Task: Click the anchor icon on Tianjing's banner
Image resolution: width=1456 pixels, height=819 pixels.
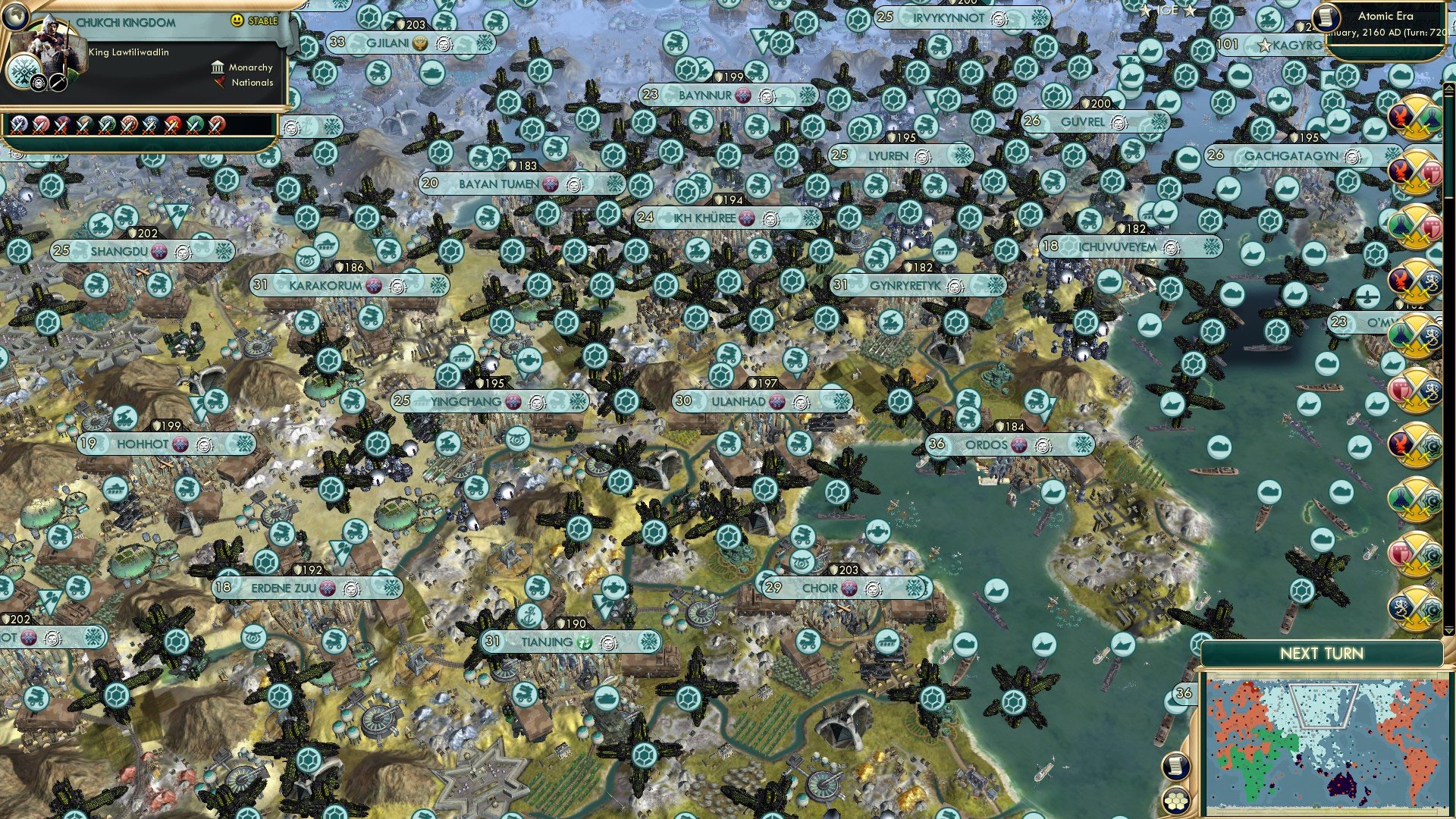Action: point(529,614)
